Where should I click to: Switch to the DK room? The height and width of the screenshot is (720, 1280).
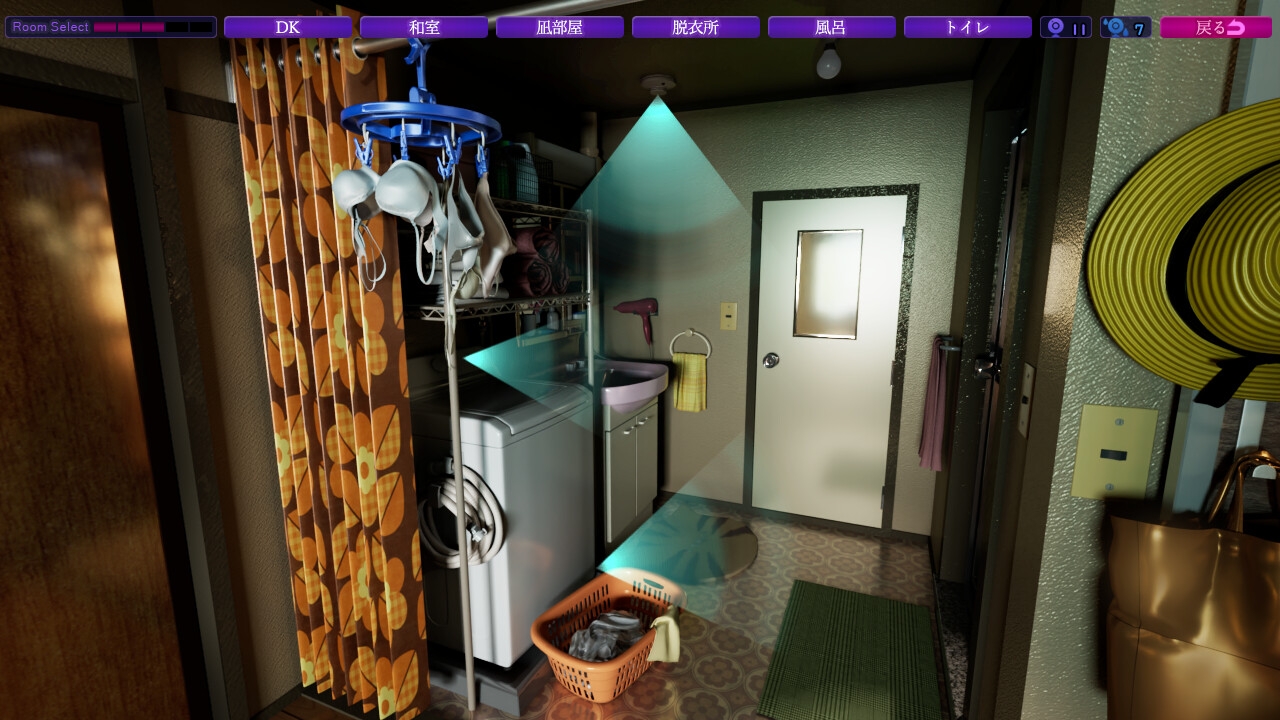pos(288,27)
